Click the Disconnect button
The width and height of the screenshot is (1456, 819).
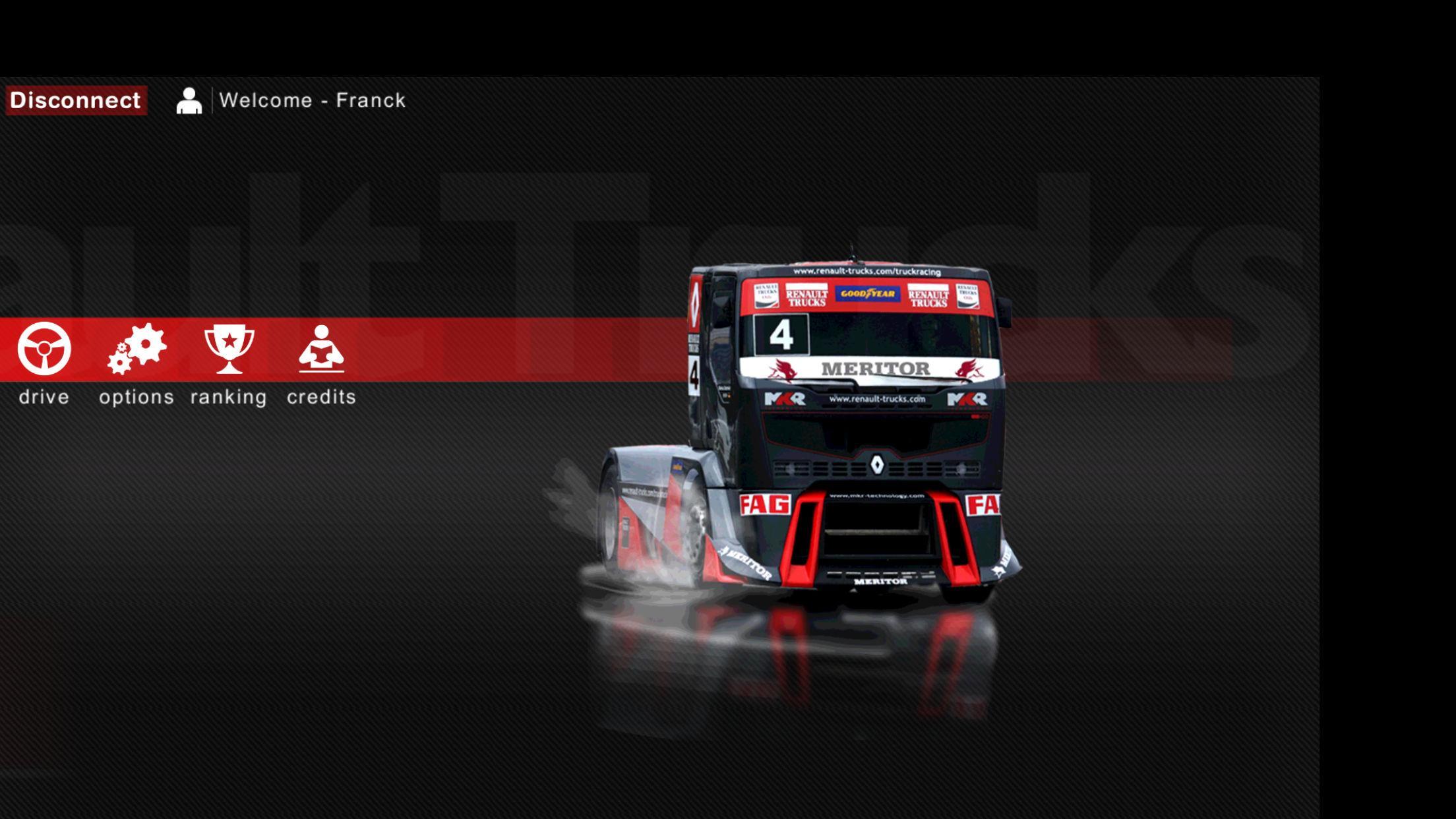(x=75, y=100)
